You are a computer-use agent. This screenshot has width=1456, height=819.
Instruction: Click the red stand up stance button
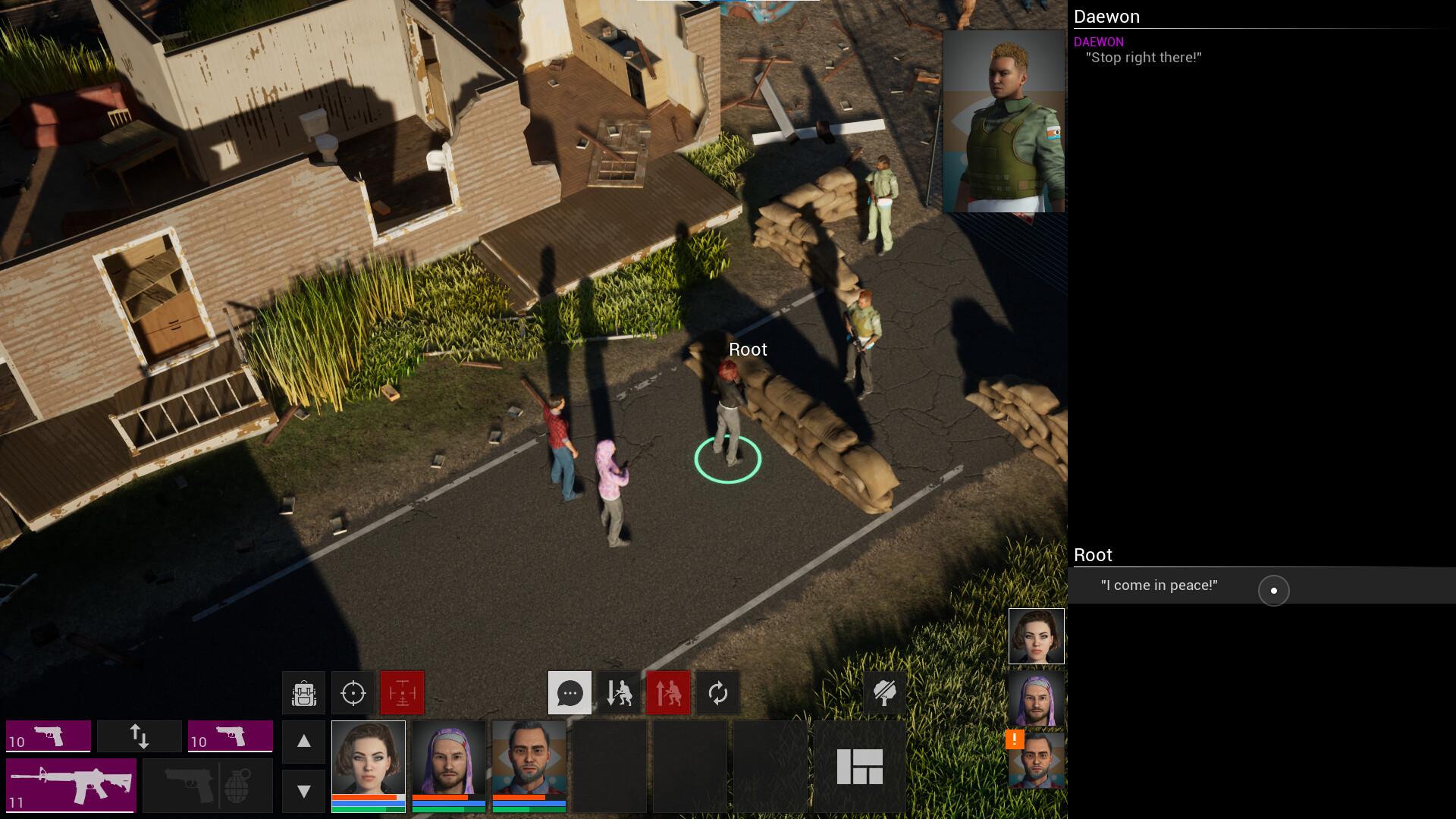click(x=669, y=693)
